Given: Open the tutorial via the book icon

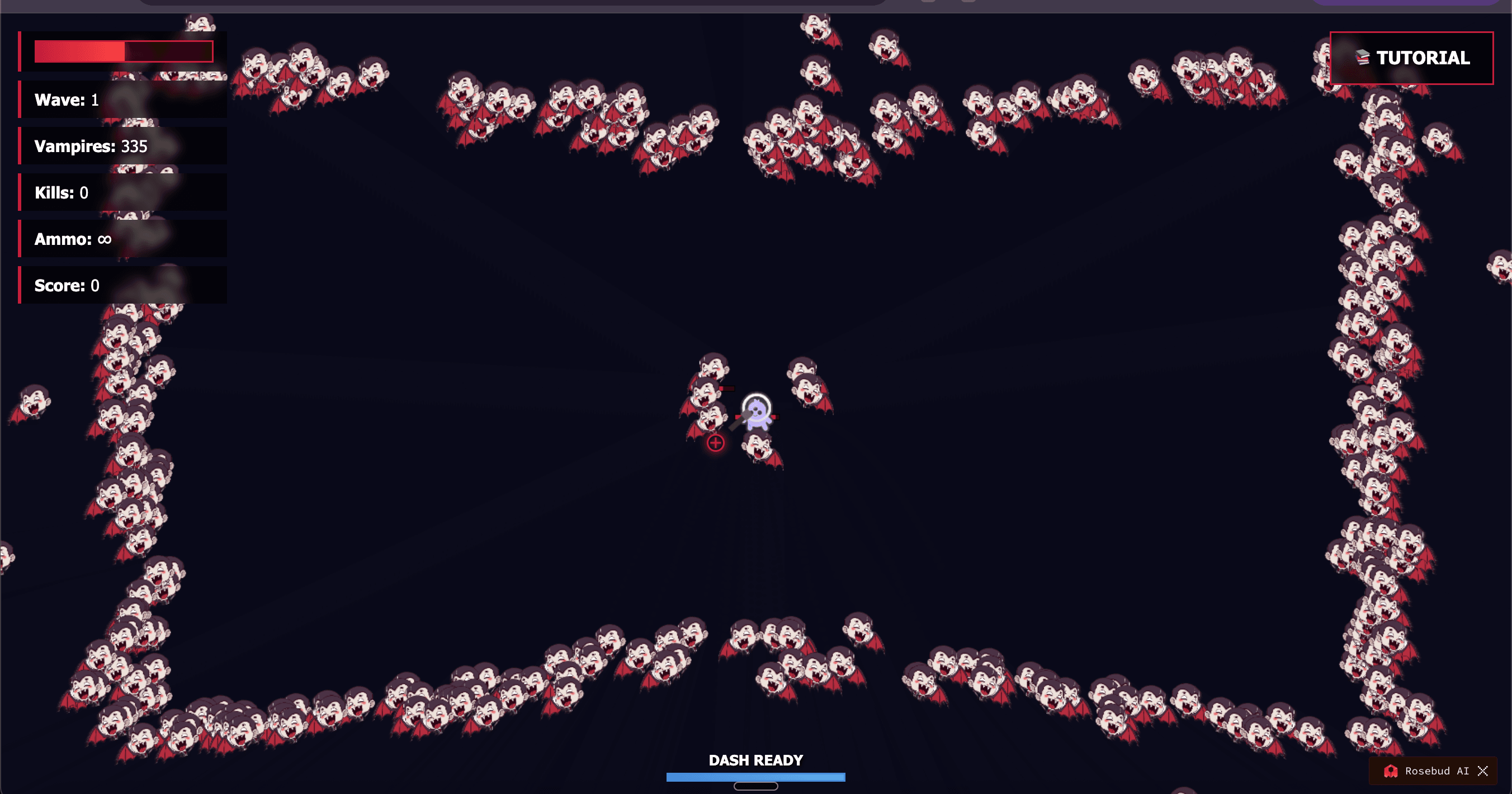Looking at the screenshot, I should [x=1362, y=58].
